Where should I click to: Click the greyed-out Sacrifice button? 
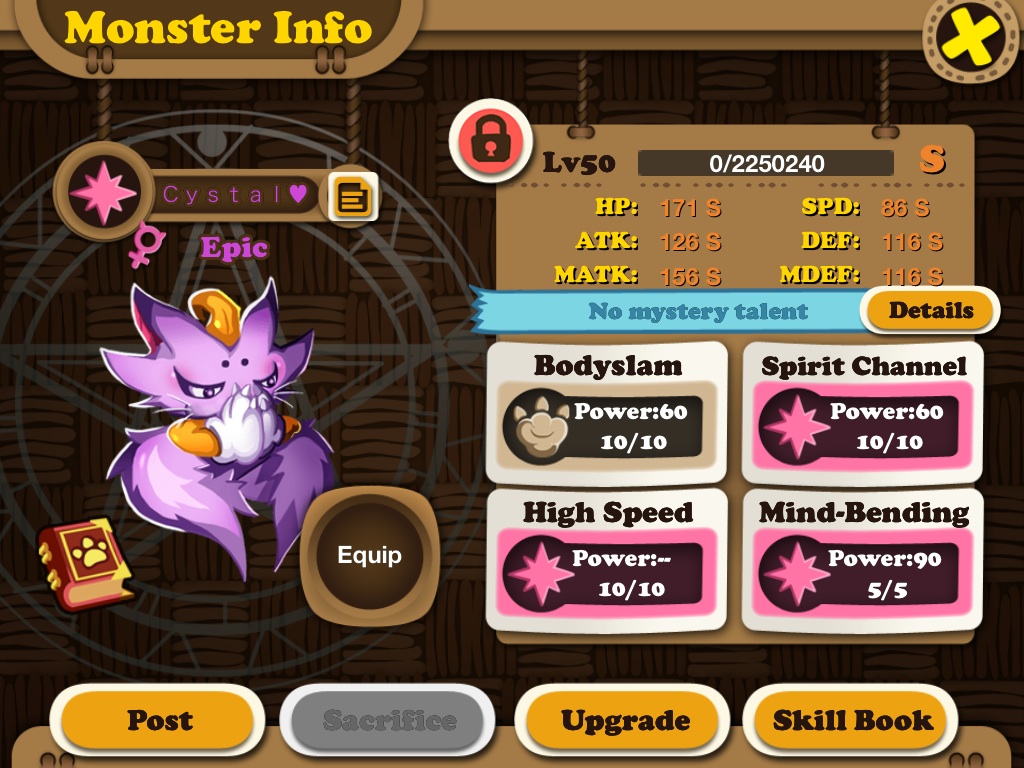click(389, 720)
